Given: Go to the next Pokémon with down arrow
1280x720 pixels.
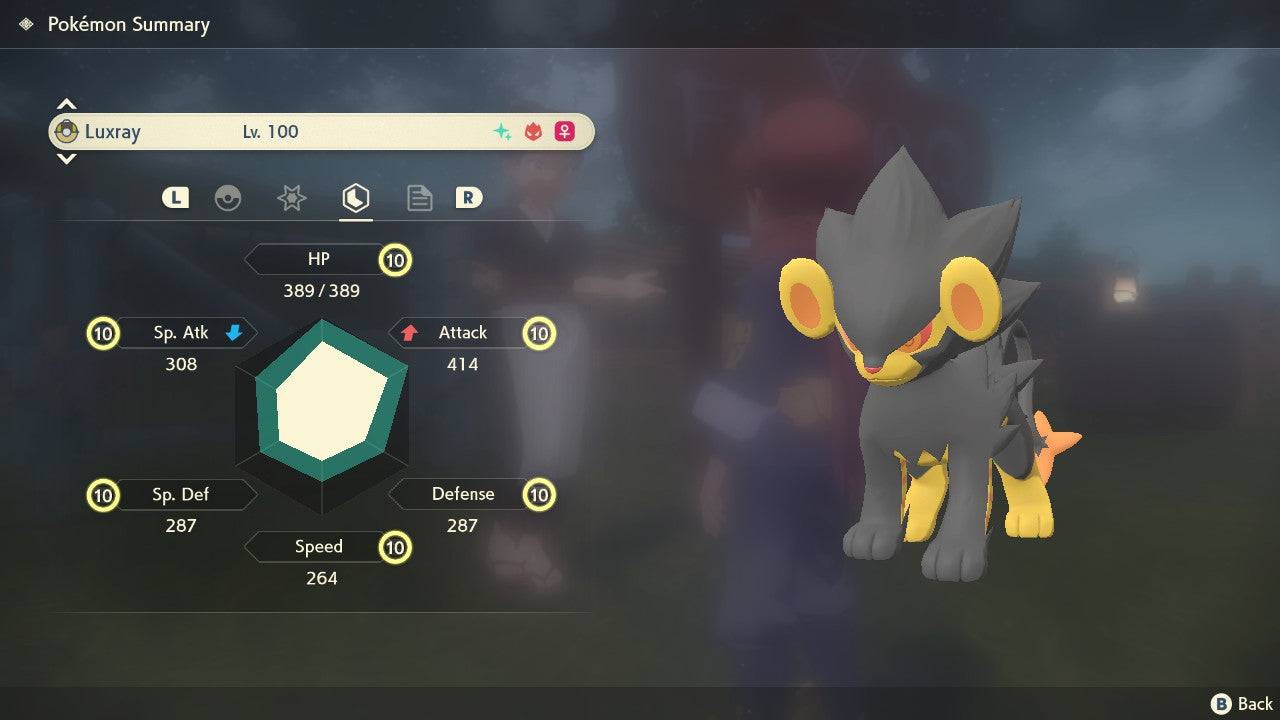Looking at the screenshot, I should 66,158.
